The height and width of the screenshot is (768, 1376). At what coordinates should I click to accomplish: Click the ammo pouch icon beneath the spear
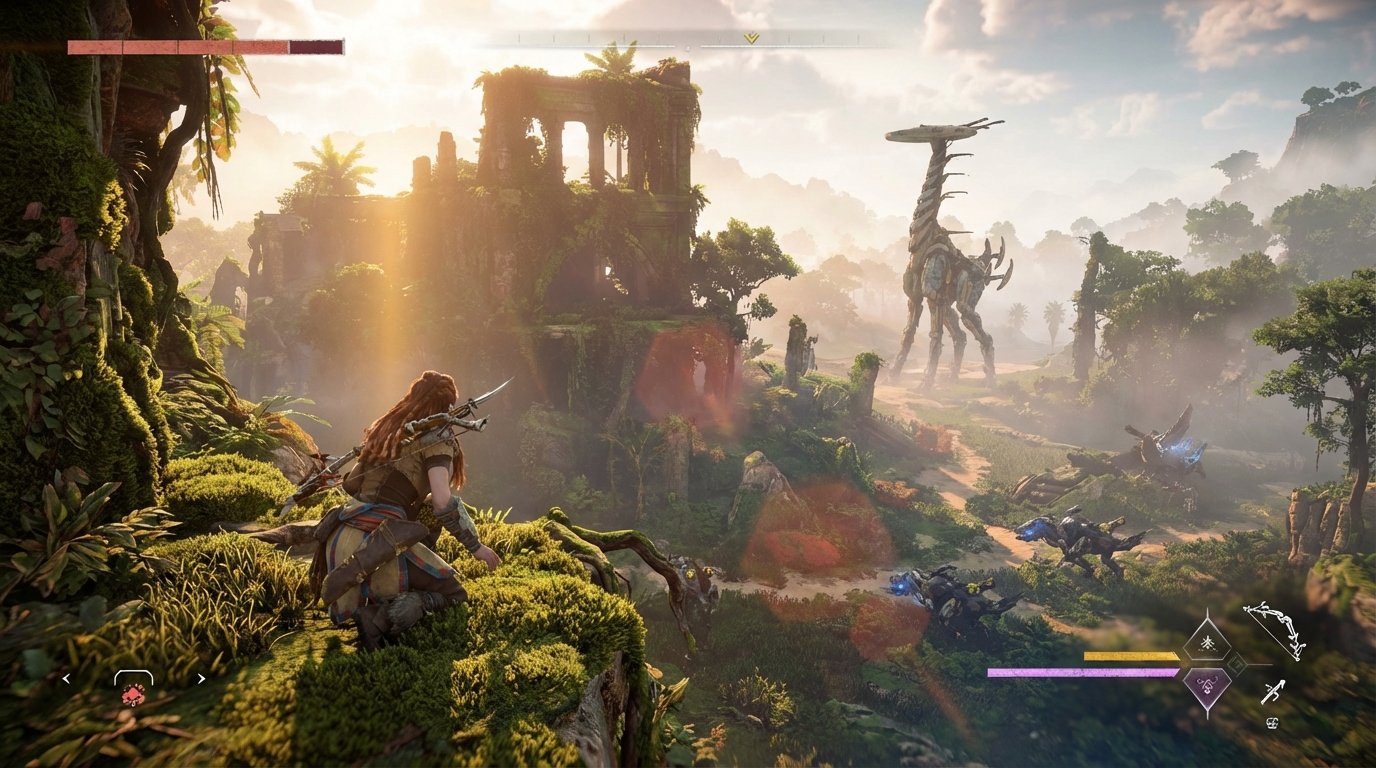(1273, 722)
